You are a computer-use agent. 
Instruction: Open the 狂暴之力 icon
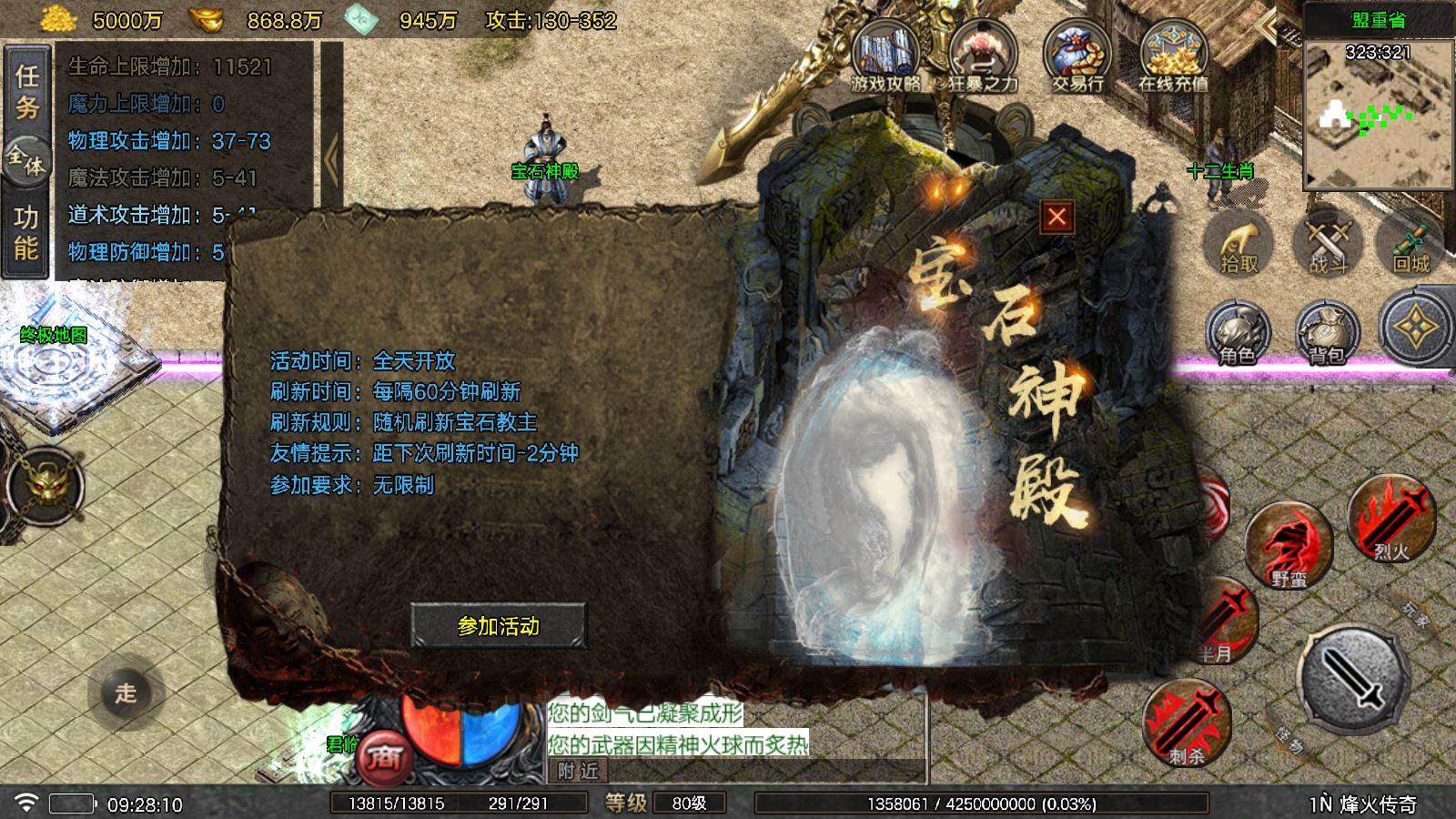[x=983, y=56]
